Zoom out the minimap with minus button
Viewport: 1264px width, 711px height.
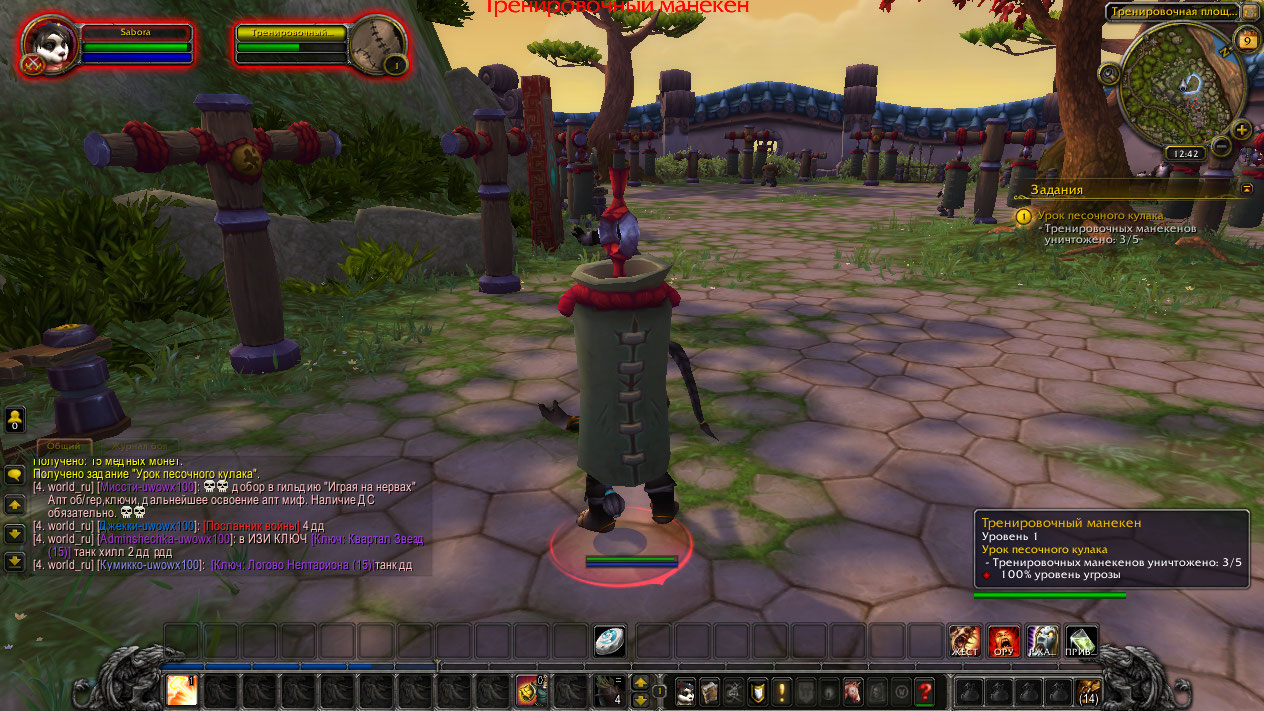pos(1220,146)
